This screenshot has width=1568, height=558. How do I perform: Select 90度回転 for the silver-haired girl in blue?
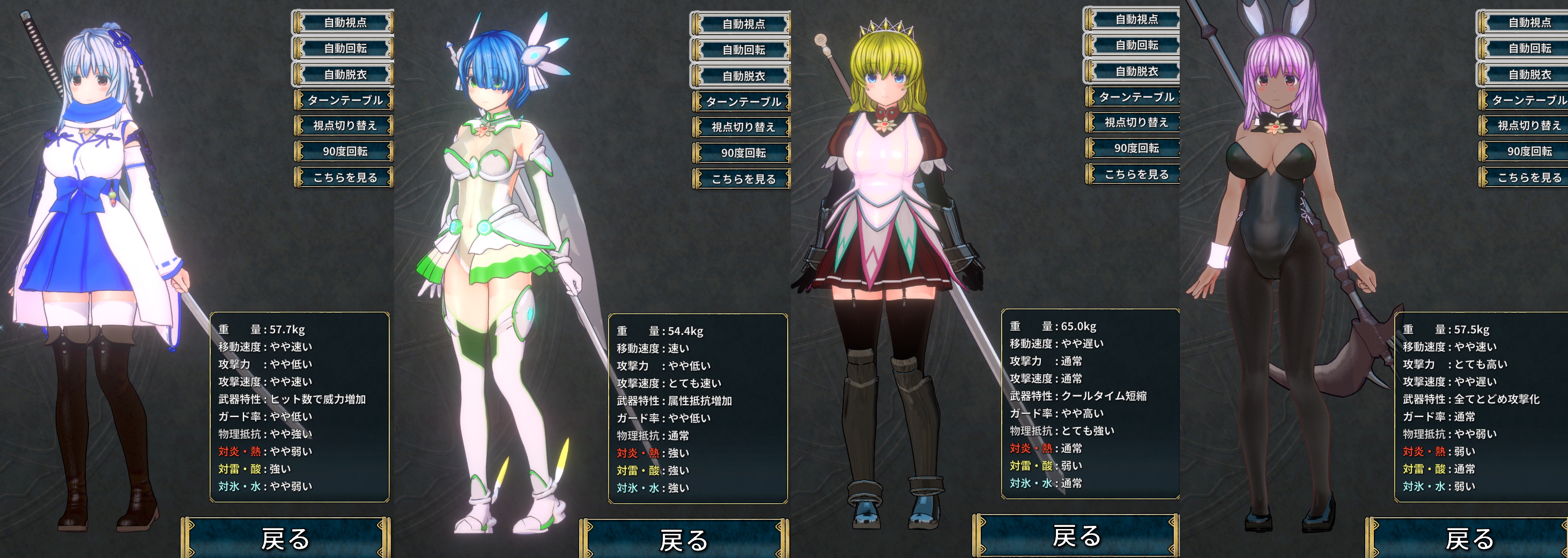[344, 151]
